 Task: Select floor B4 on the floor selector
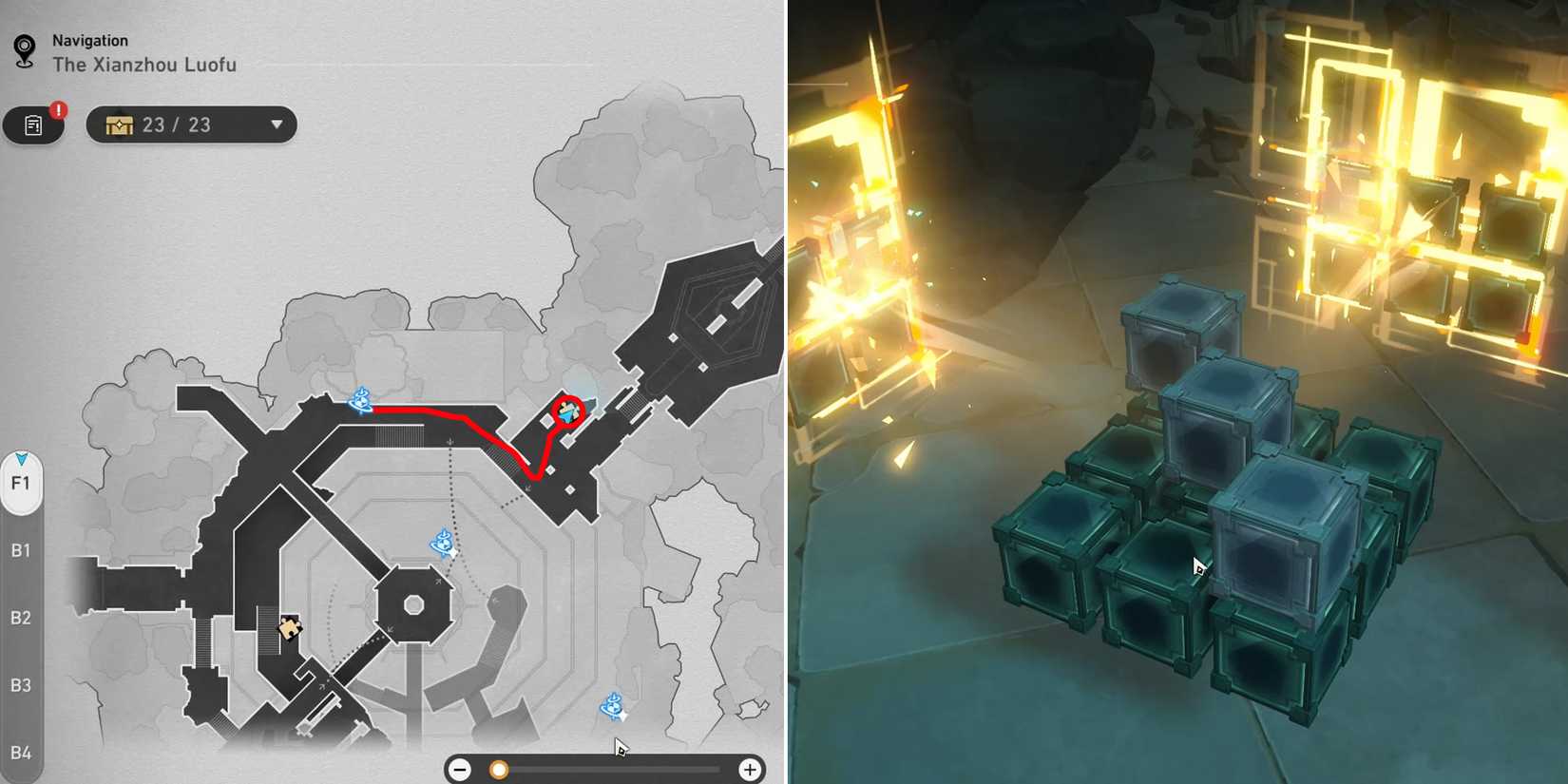click(21, 753)
